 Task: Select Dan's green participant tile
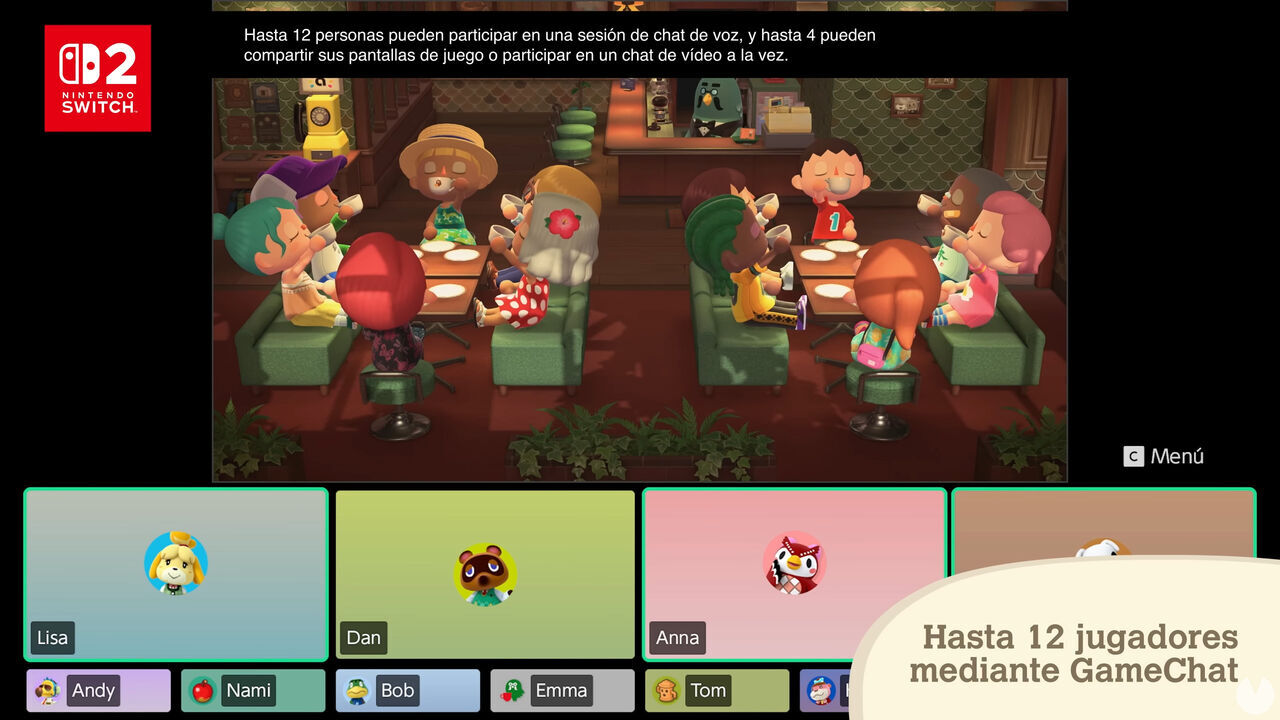coord(486,574)
